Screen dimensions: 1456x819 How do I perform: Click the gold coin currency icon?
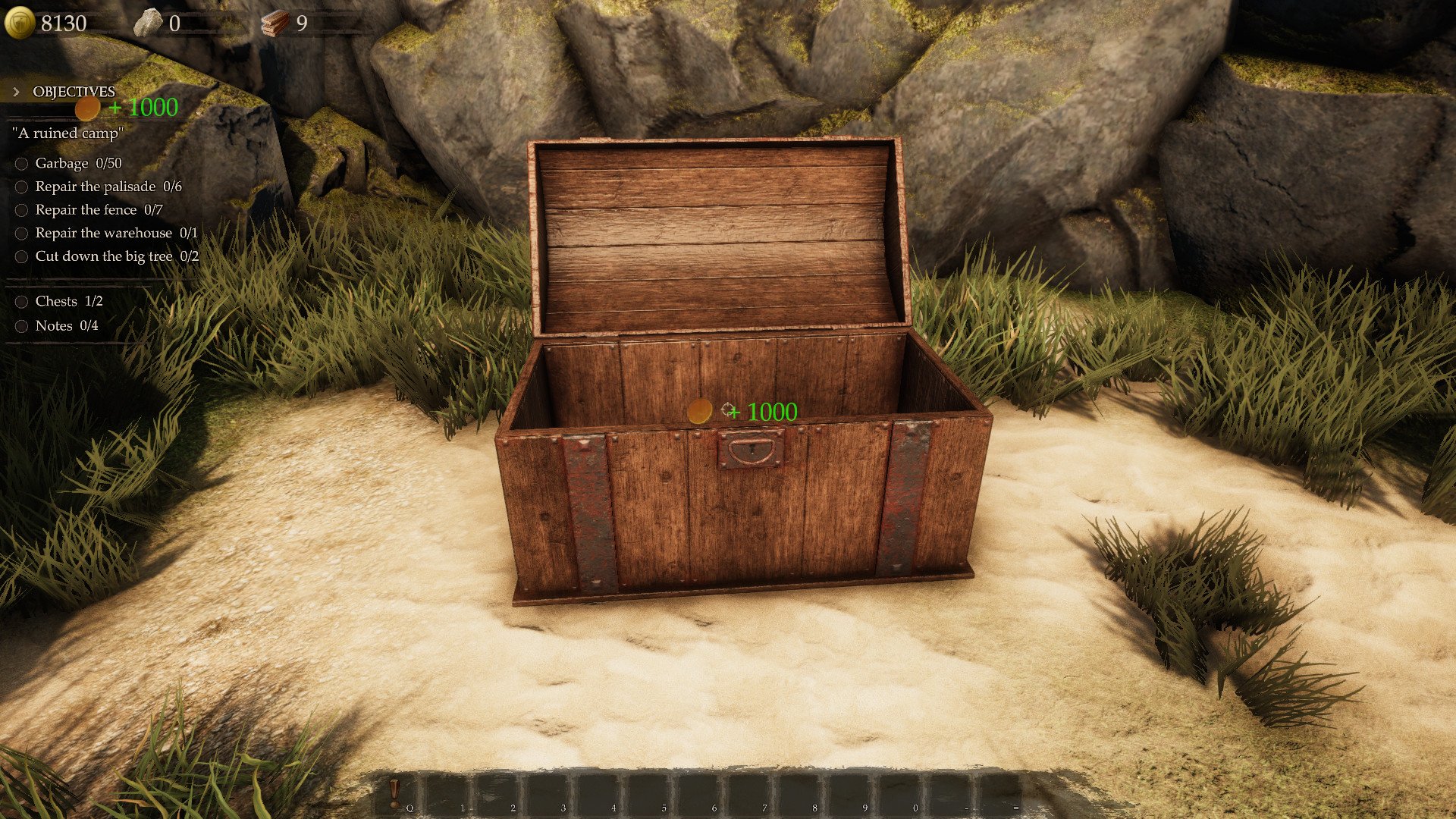click(20, 23)
